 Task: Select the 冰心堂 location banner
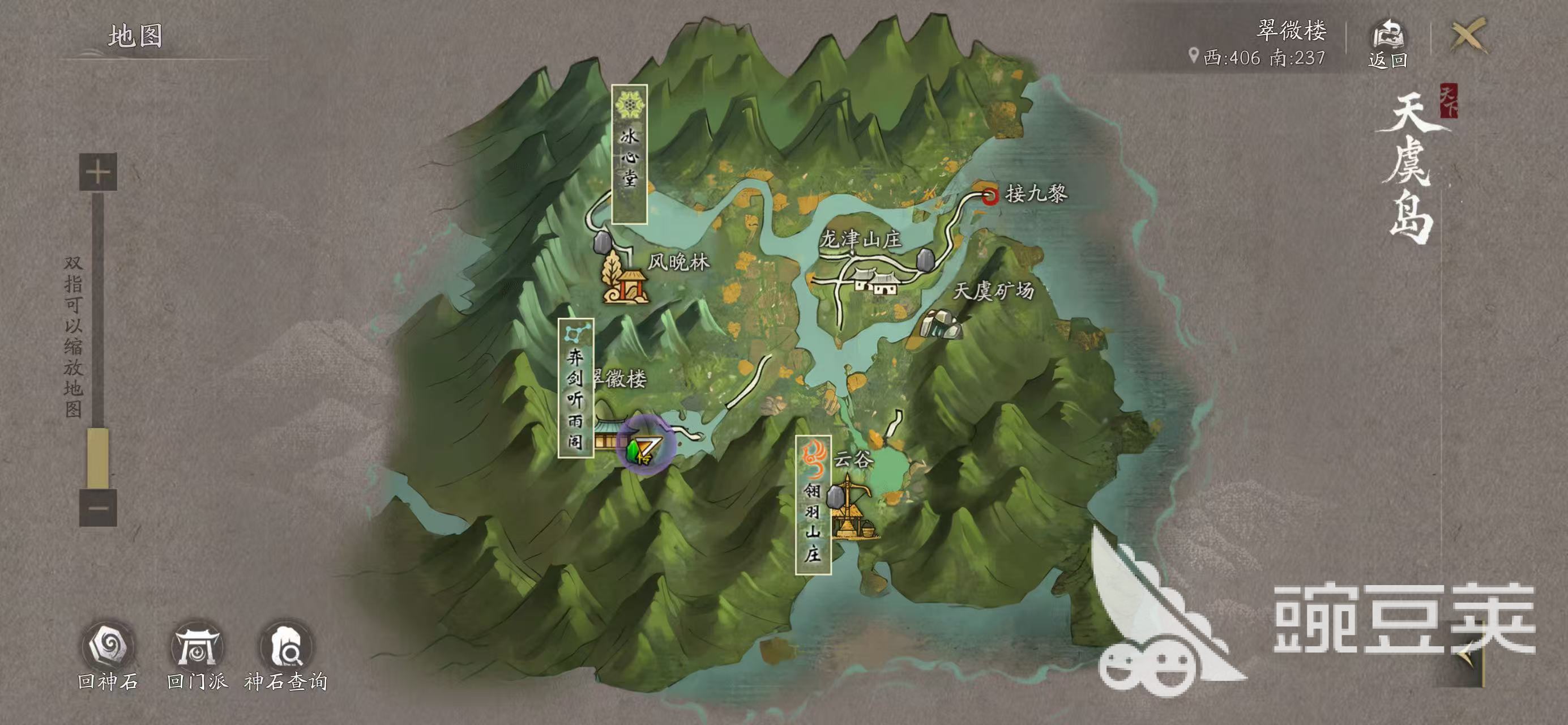[629, 154]
